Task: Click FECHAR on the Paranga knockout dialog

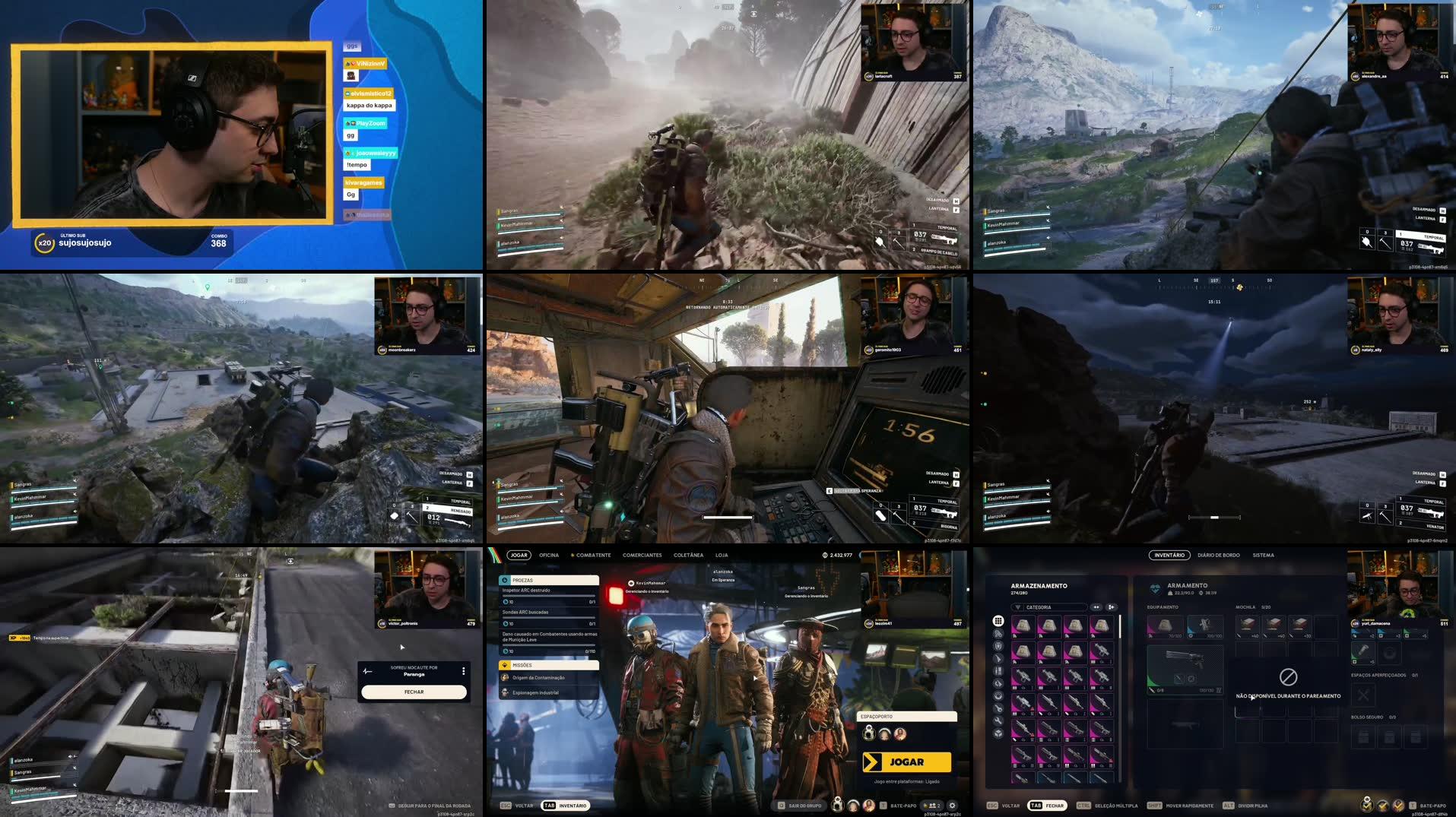Action: [x=414, y=692]
